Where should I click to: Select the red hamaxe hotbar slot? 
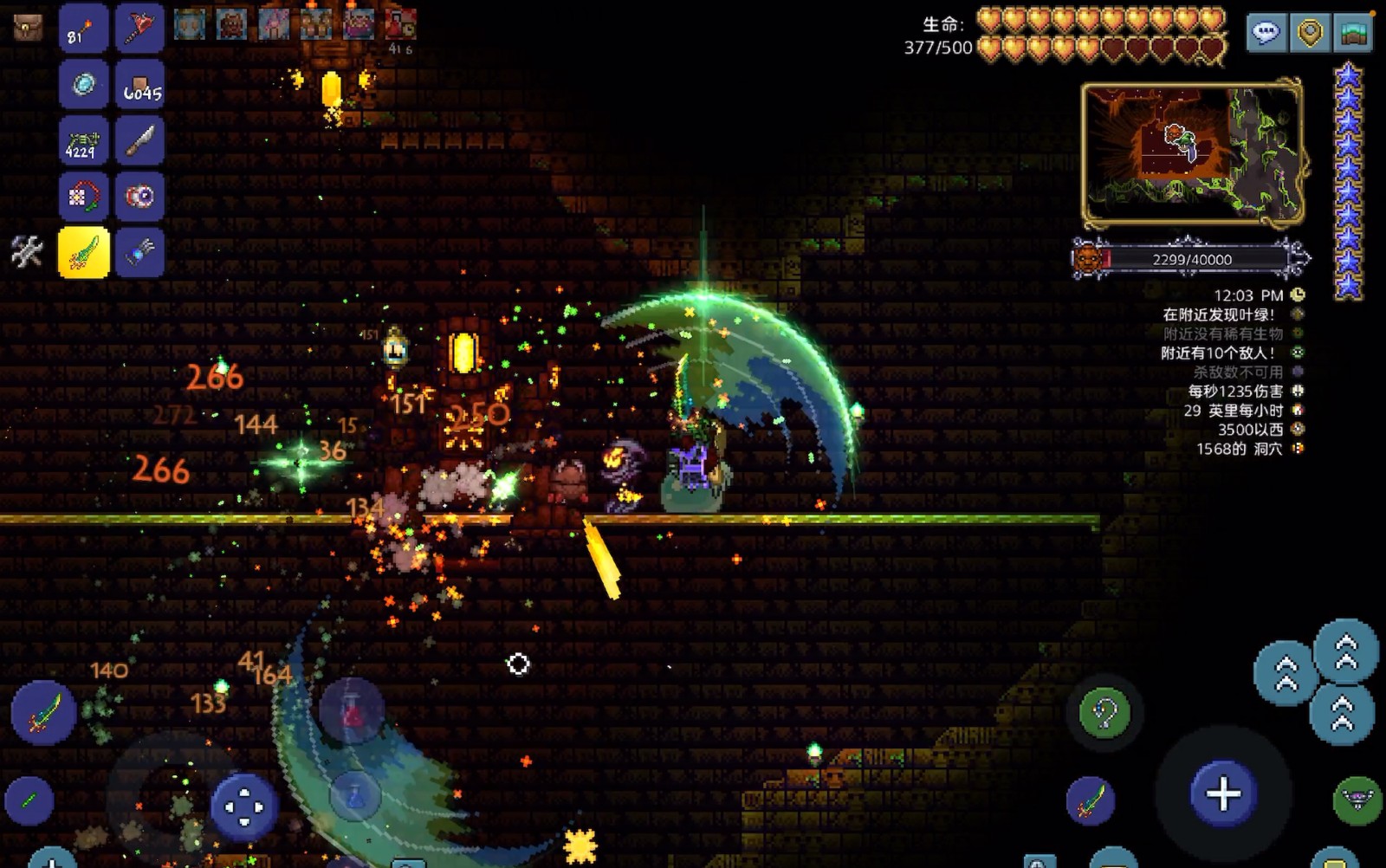tap(139, 30)
